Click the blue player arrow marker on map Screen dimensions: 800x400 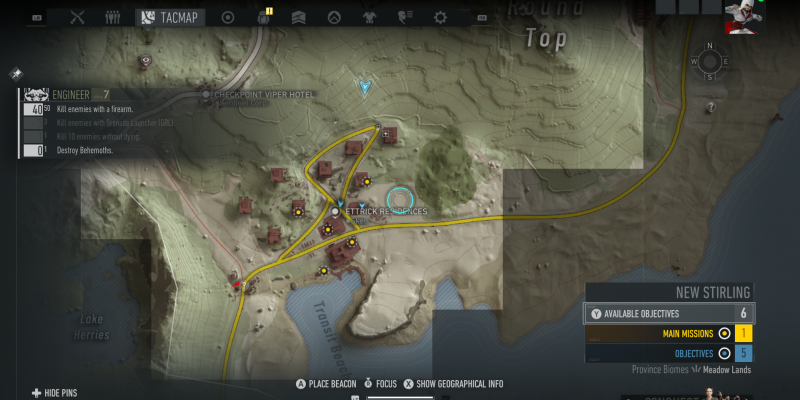coord(365,88)
